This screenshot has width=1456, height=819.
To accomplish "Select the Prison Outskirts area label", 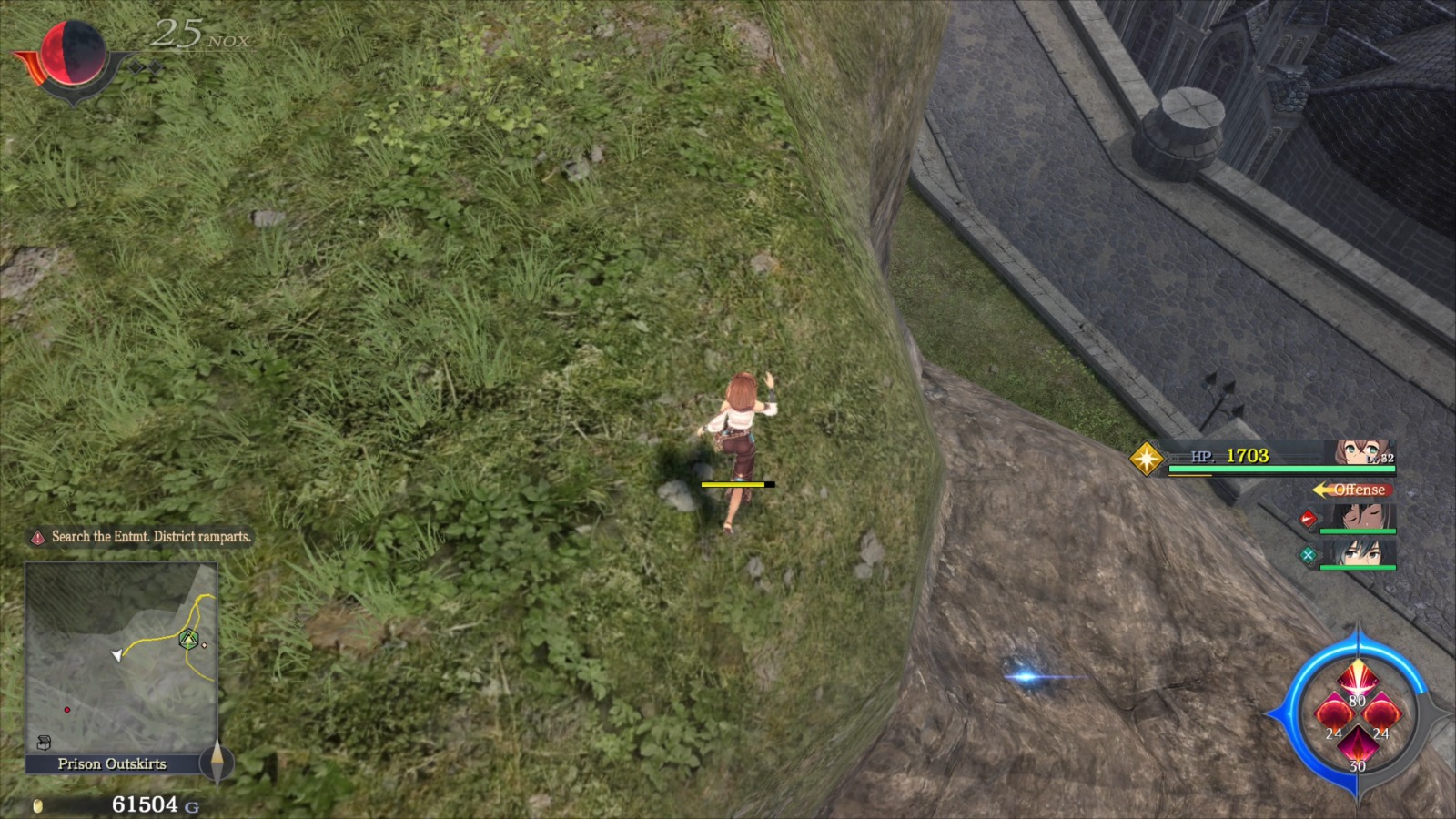I will (x=113, y=764).
